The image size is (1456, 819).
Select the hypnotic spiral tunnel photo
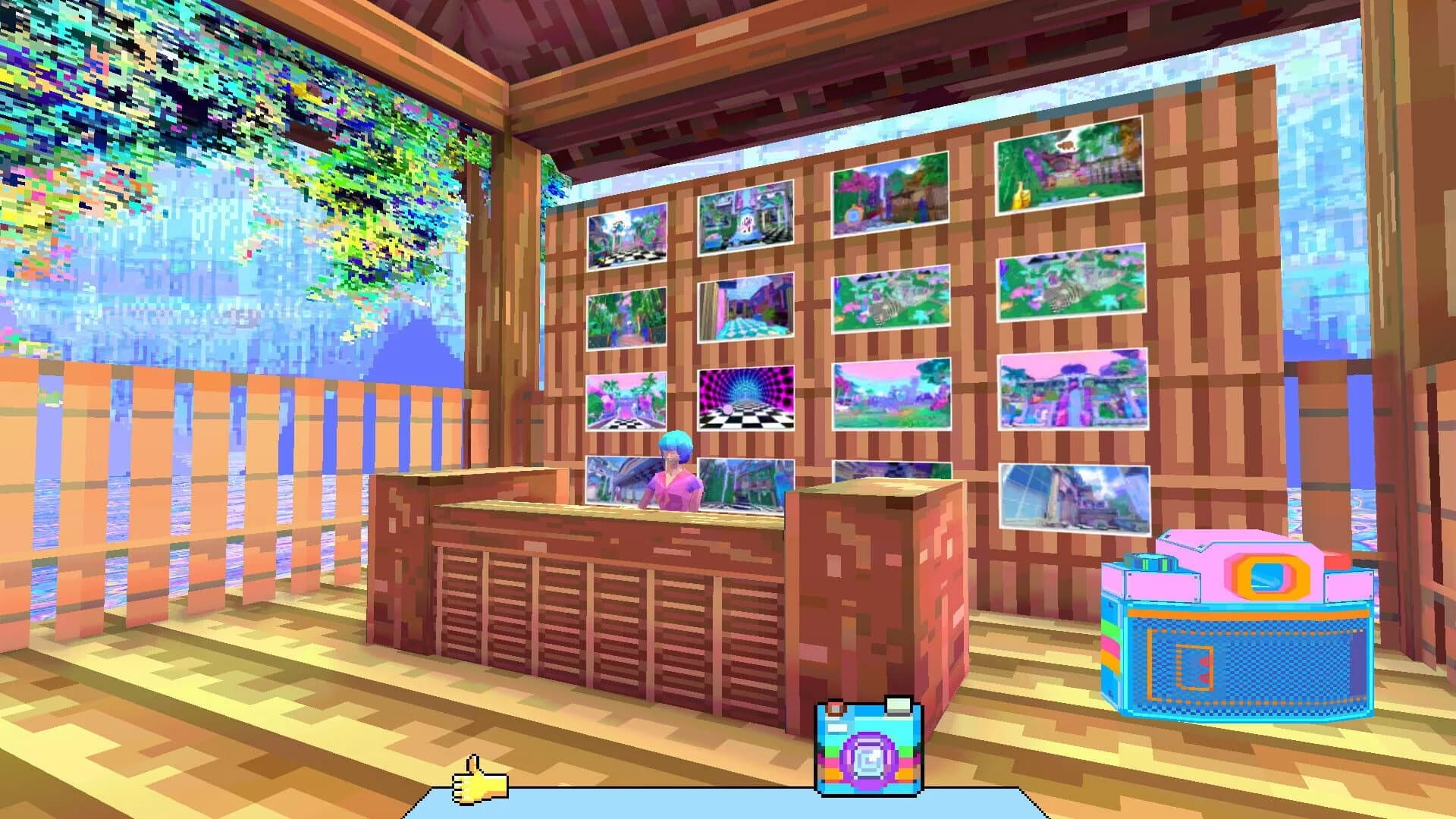point(746,401)
